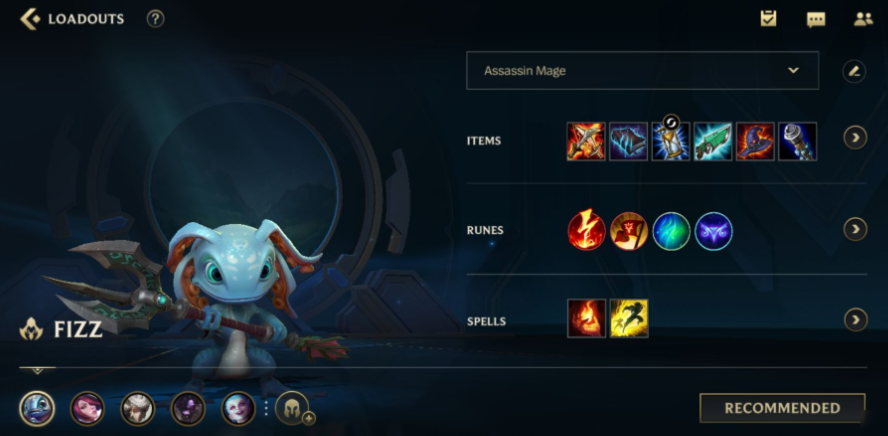Click the pencil edit loadout button
888x436 pixels.
tap(854, 71)
